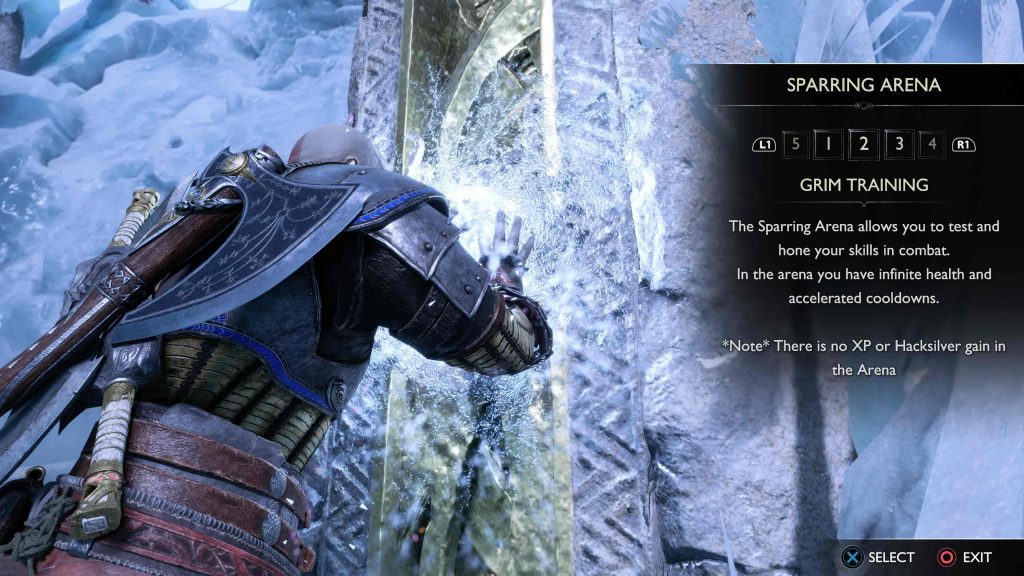Pick the number 4 arena tile
The image size is (1024, 576).
932,144
